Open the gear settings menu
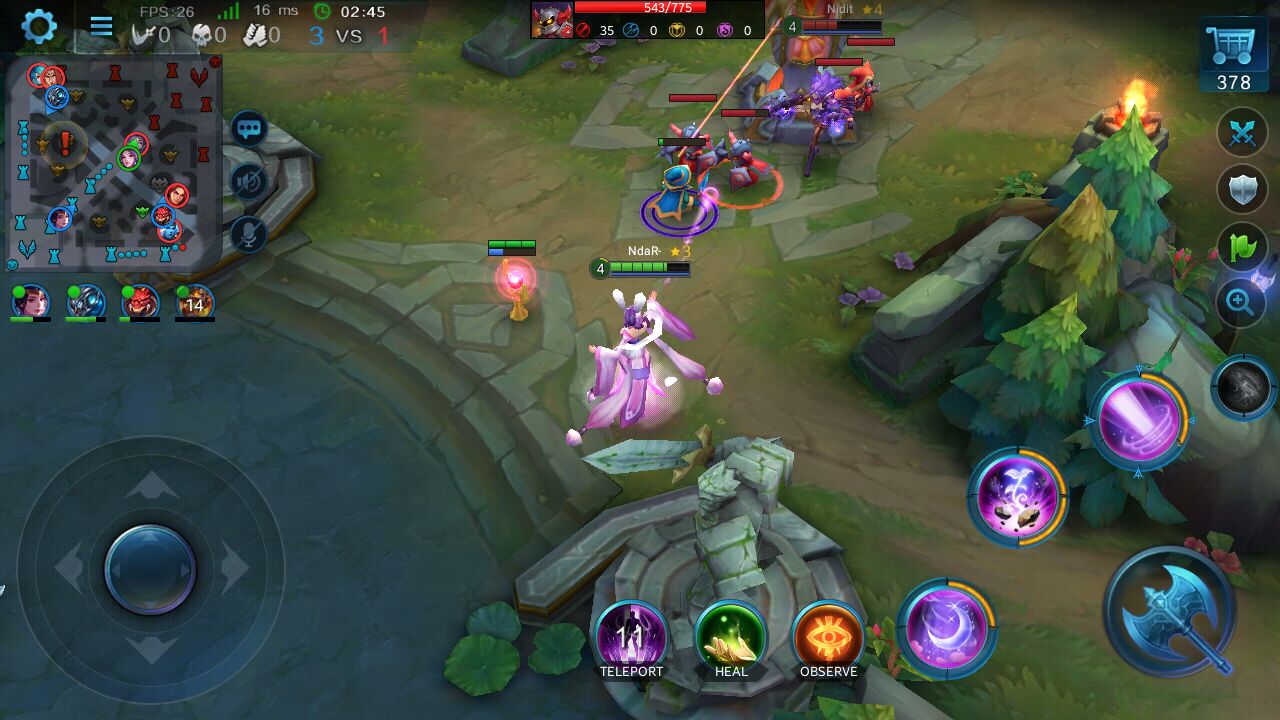 click(x=39, y=26)
